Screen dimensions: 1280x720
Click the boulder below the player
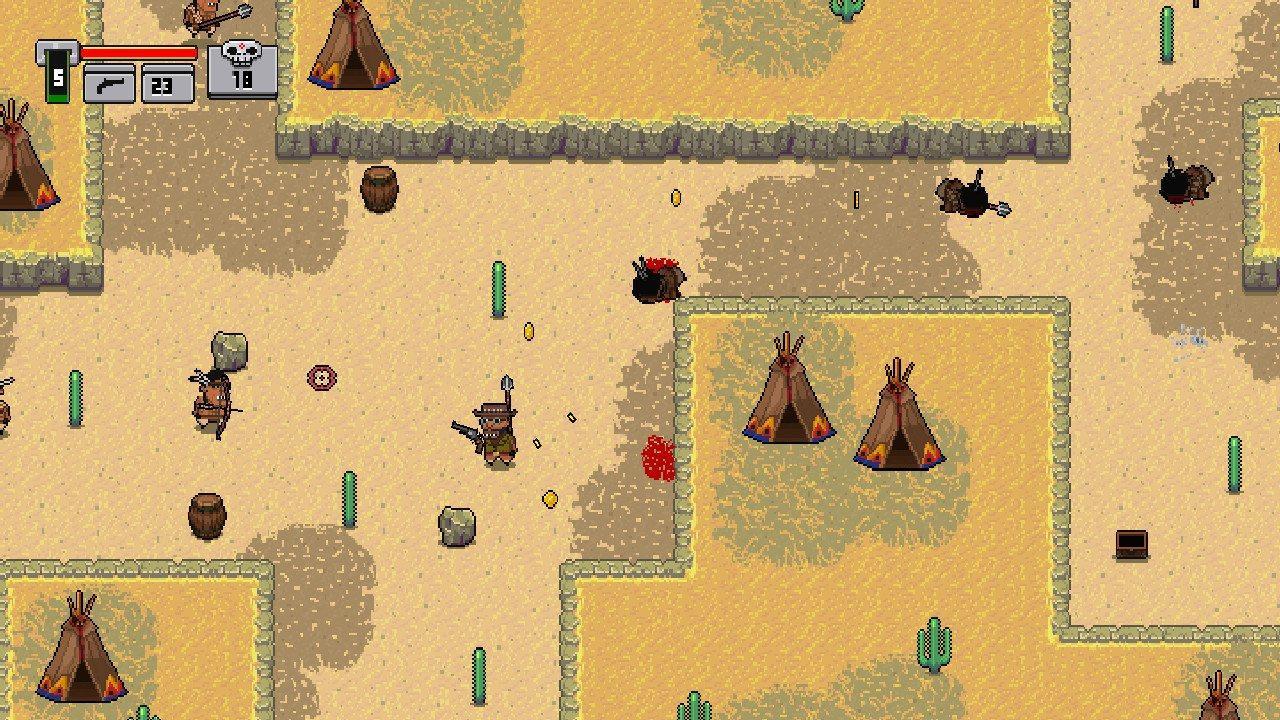pos(455,528)
